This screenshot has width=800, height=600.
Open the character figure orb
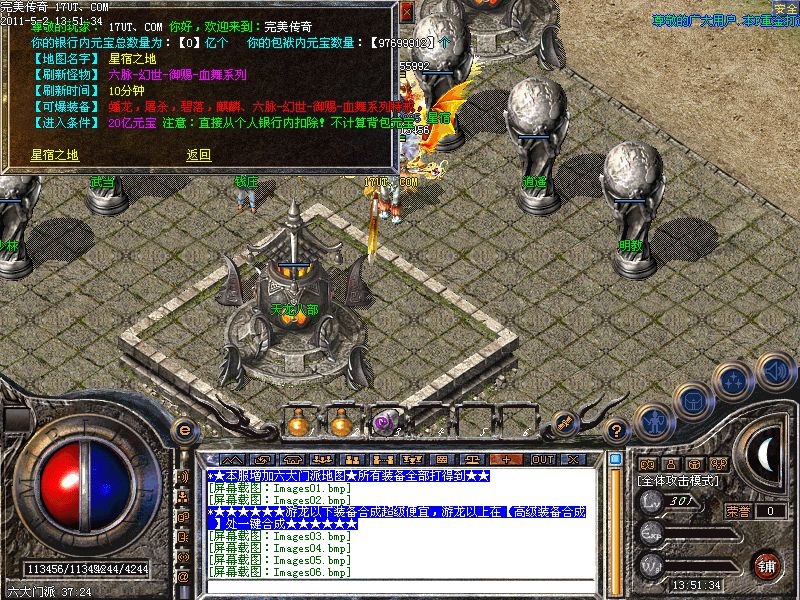654,422
